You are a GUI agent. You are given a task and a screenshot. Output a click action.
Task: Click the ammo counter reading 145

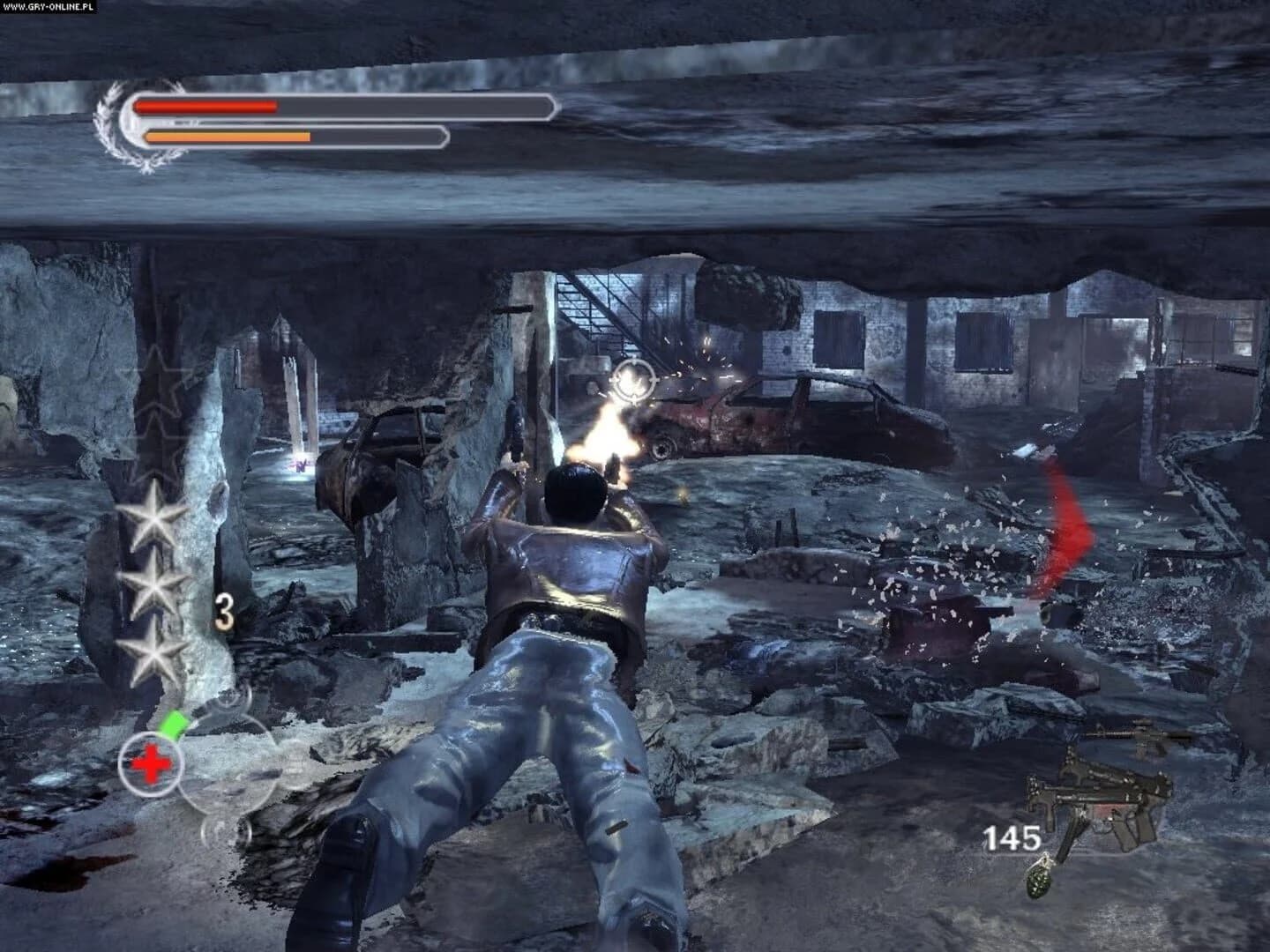(x=1014, y=836)
